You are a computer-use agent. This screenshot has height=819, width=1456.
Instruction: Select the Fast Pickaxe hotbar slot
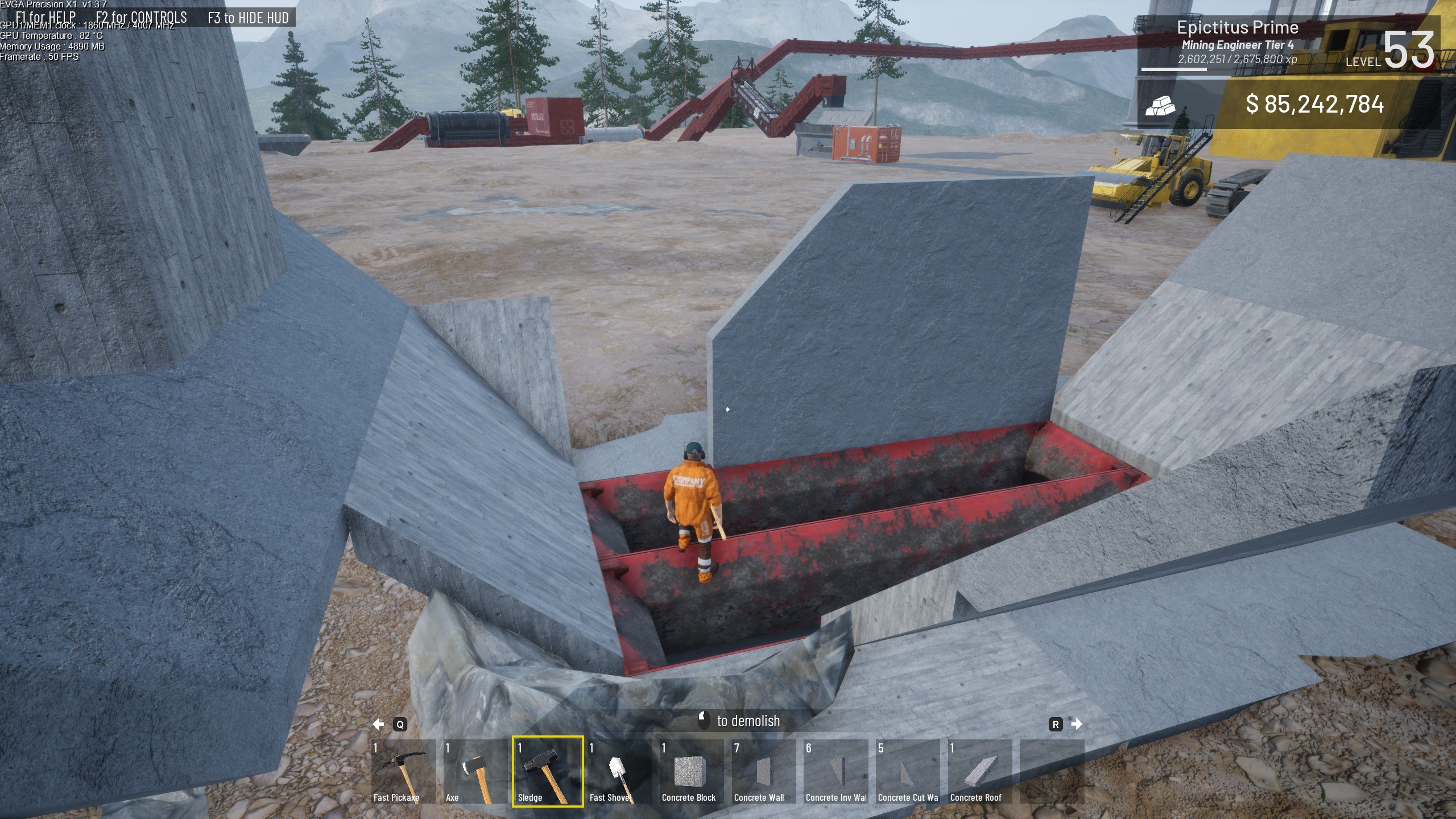(x=403, y=771)
